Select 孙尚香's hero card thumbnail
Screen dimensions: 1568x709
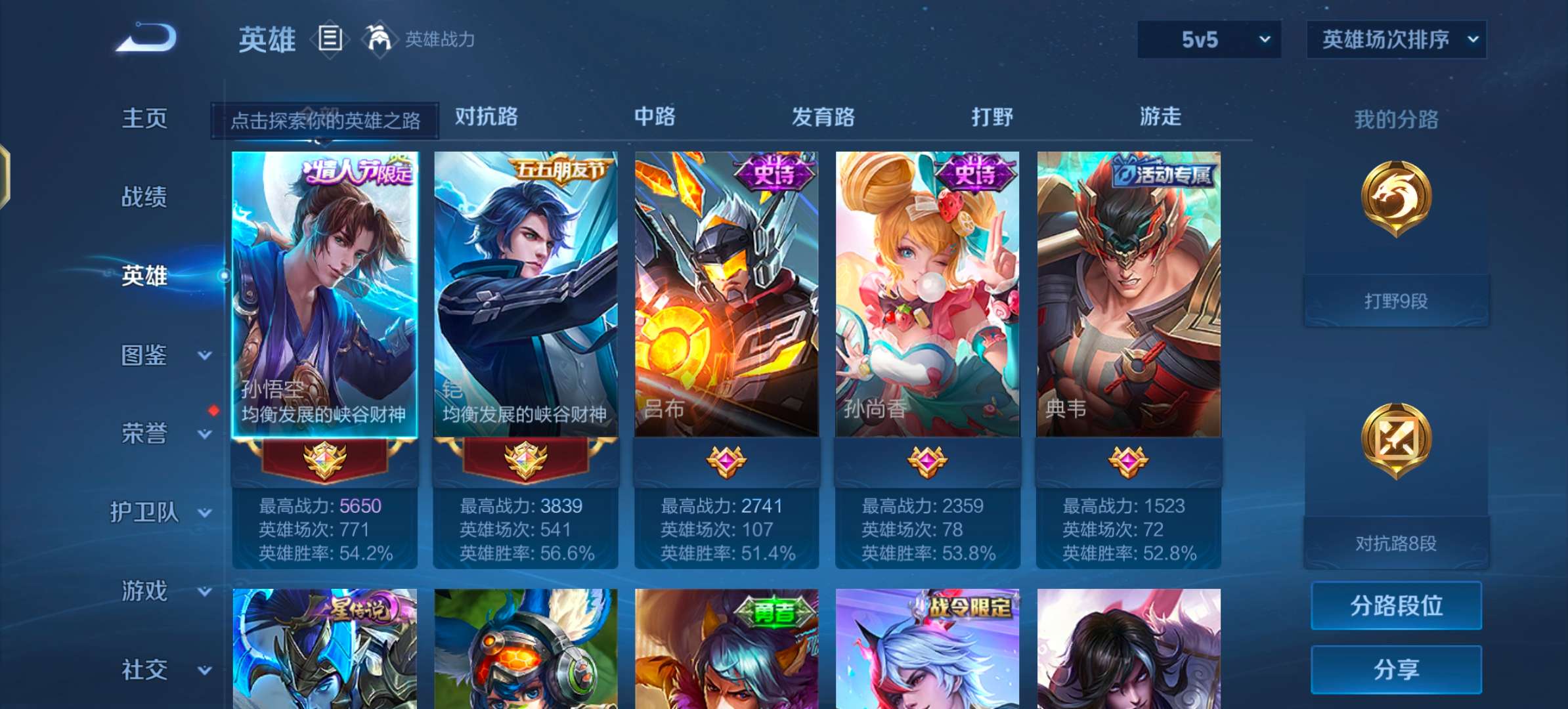coord(926,295)
